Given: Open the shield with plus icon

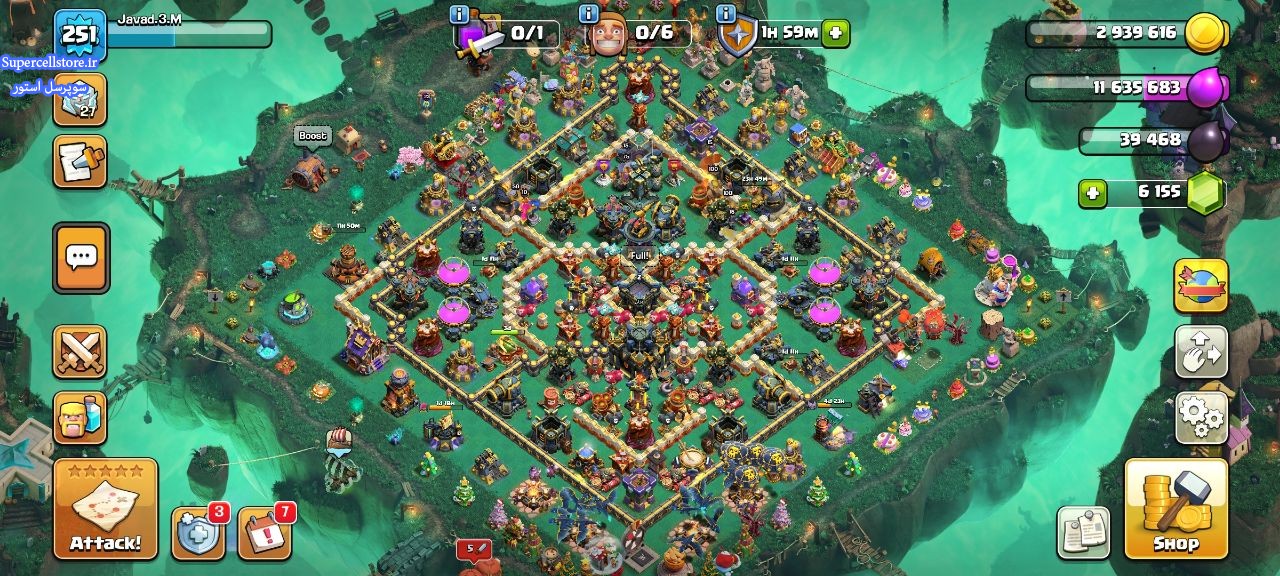Looking at the screenshot, I should click(198, 532).
